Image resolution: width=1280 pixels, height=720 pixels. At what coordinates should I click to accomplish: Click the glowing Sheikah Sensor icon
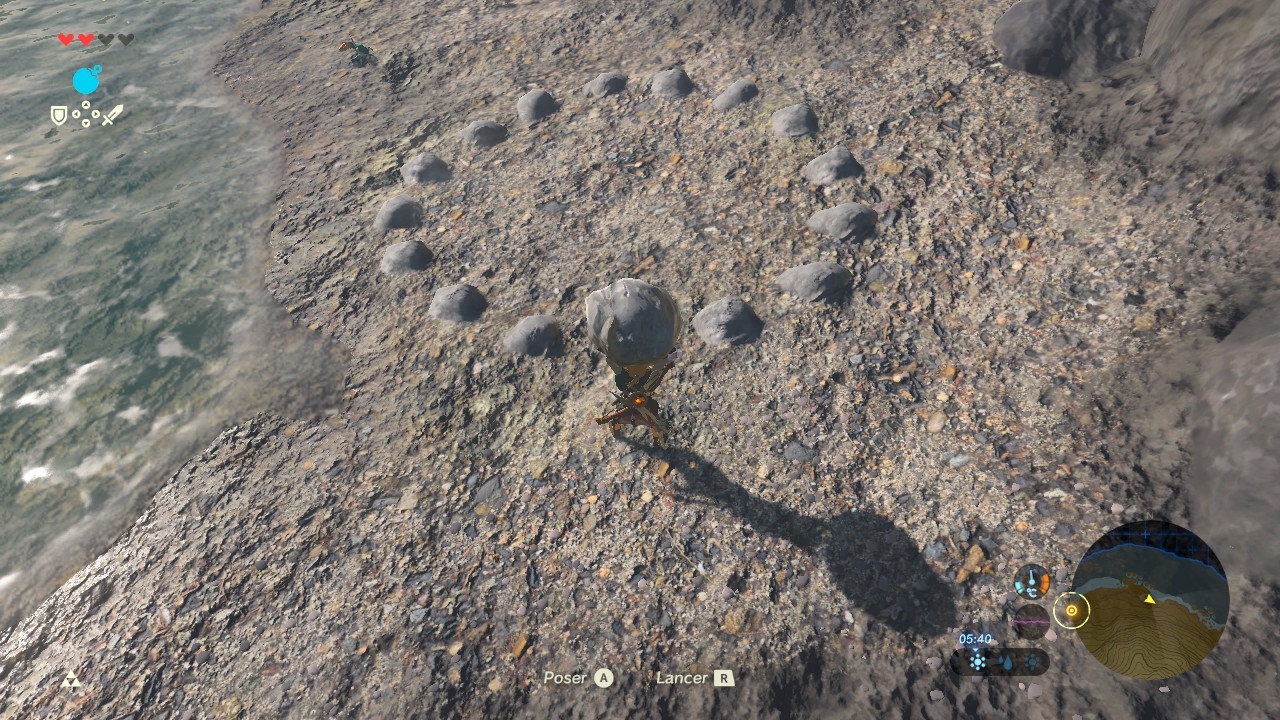pos(1071,610)
